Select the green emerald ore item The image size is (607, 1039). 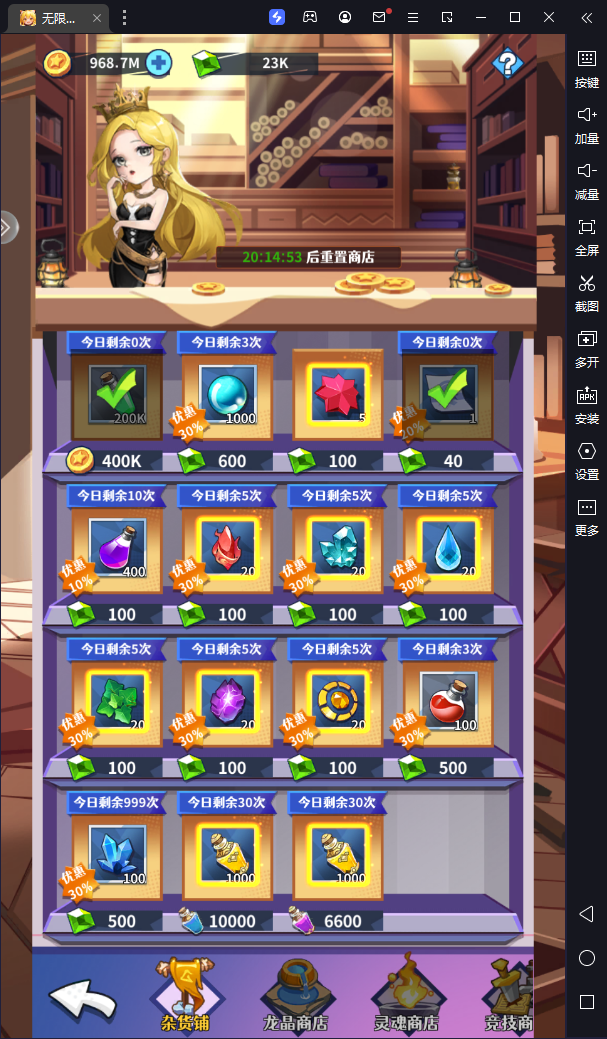pyautogui.click(x=117, y=702)
